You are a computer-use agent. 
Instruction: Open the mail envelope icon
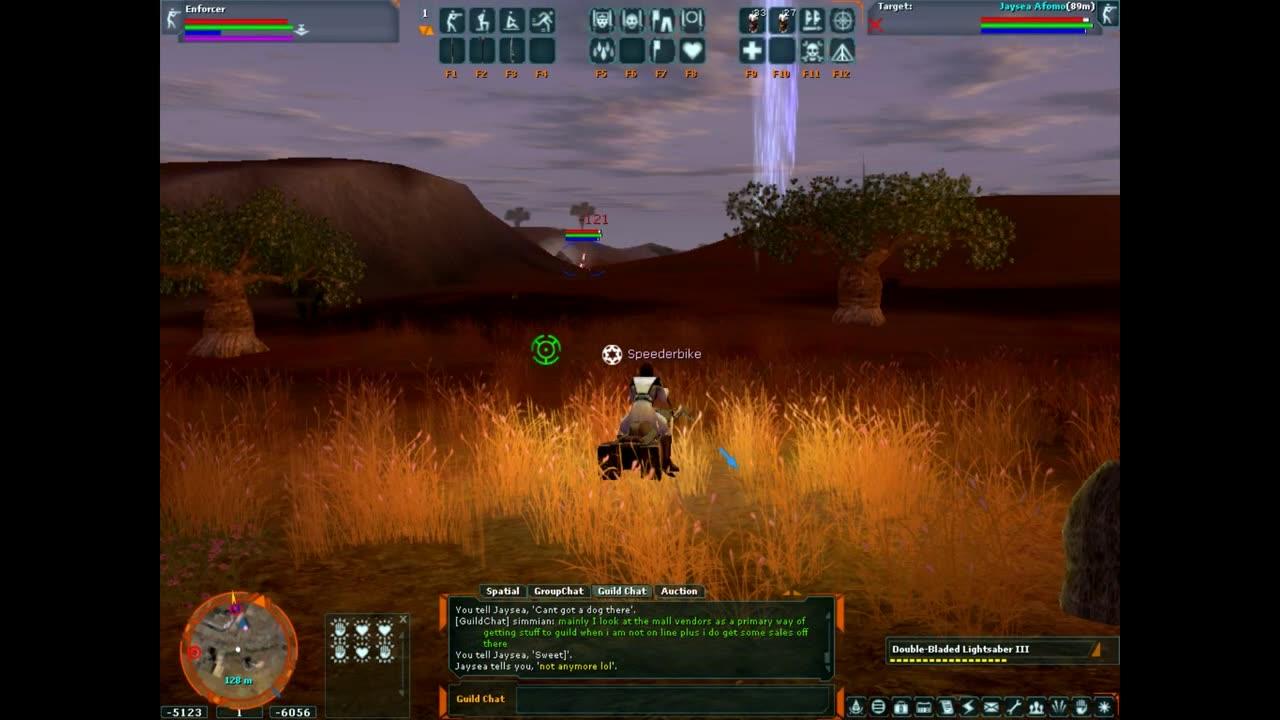pyautogui.click(x=991, y=707)
